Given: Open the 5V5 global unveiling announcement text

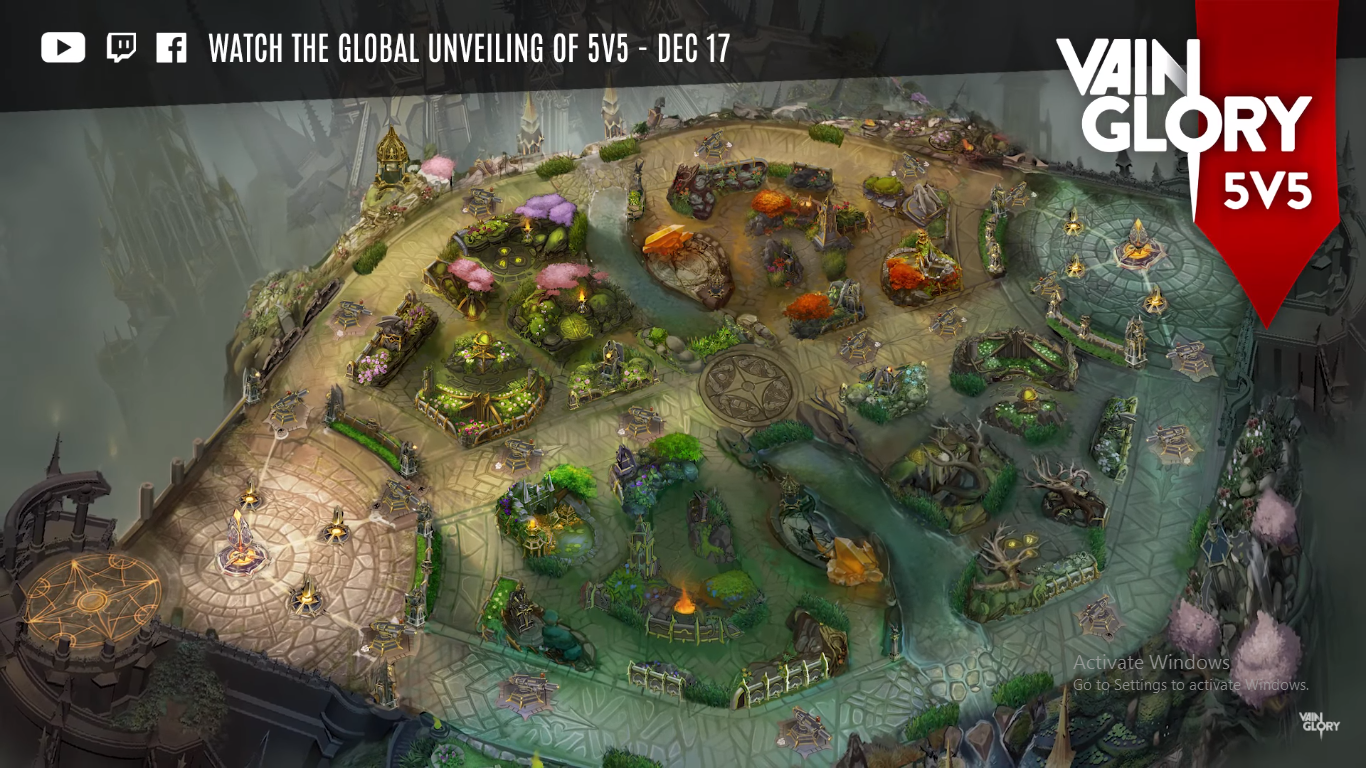Looking at the screenshot, I should tap(469, 49).
